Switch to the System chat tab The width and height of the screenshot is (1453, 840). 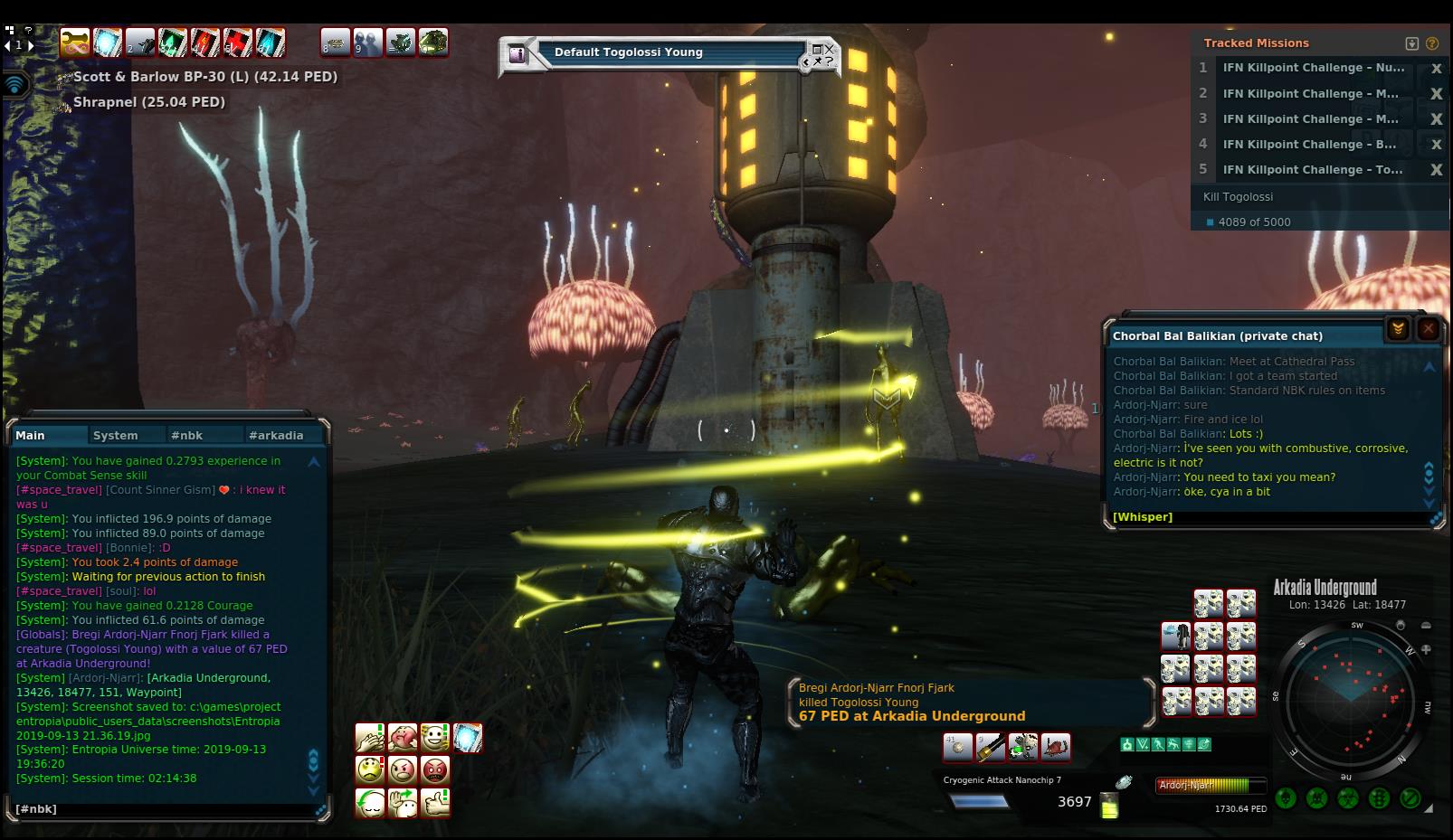[115, 435]
